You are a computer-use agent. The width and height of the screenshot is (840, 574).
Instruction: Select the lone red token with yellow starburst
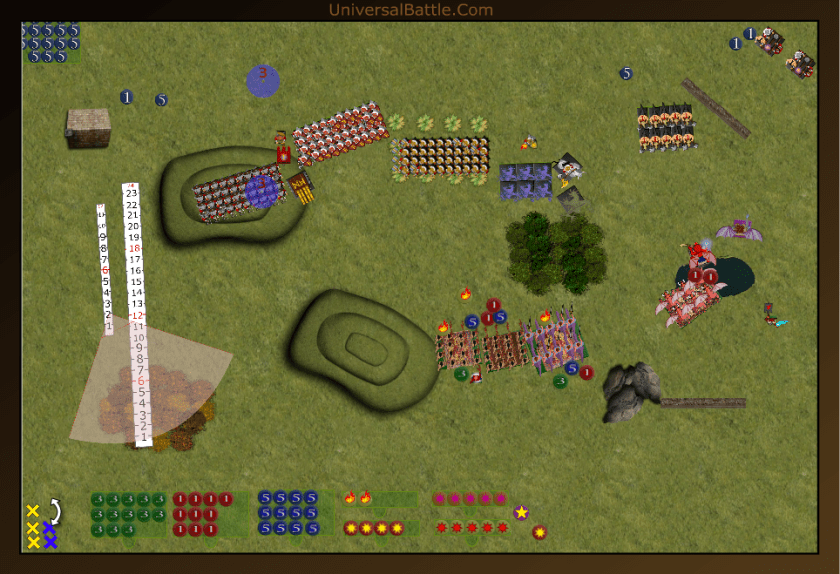[x=539, y=532]
